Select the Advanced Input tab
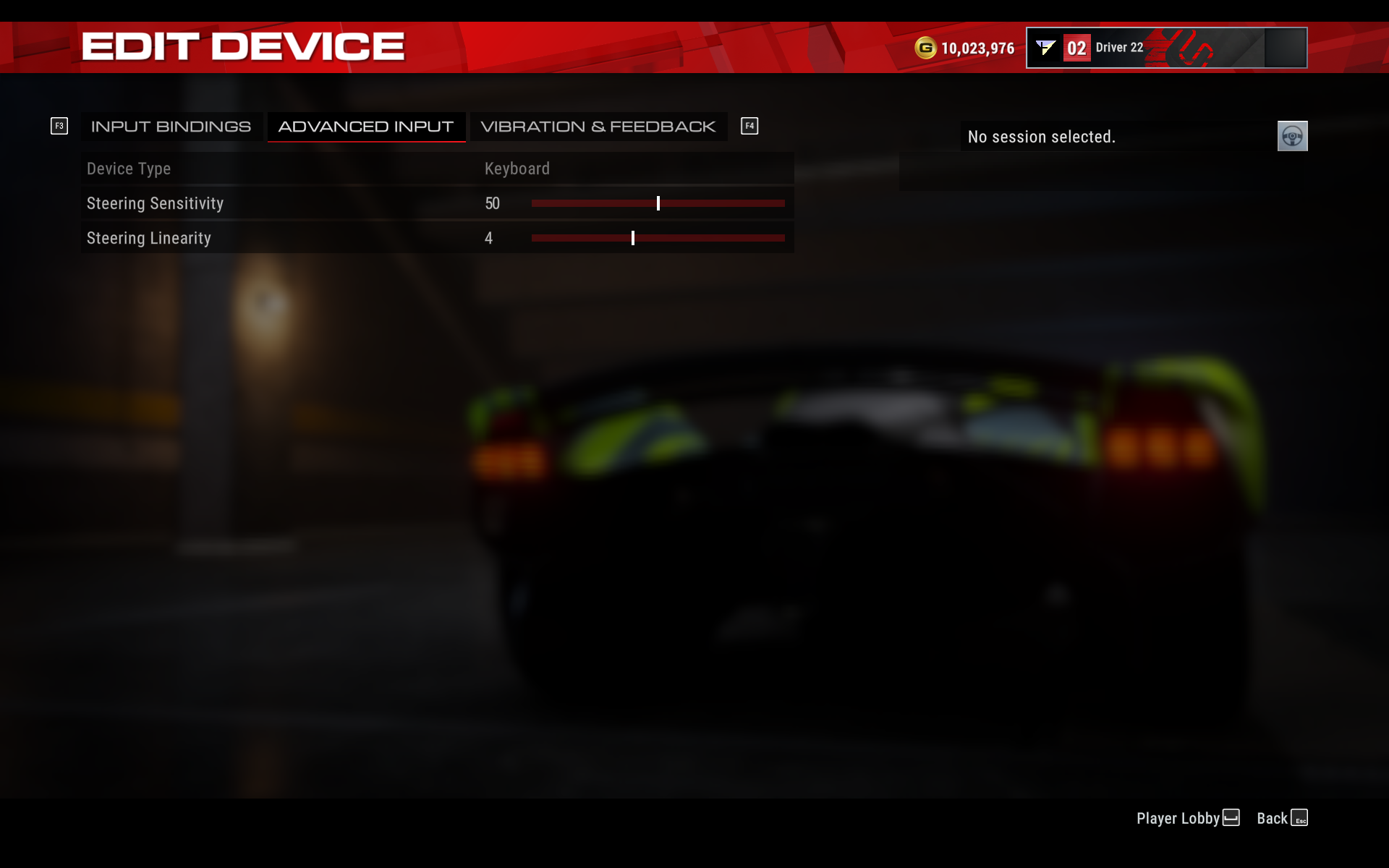The image size is (1389, 868). pyautogui.click(x=366, y=126)
